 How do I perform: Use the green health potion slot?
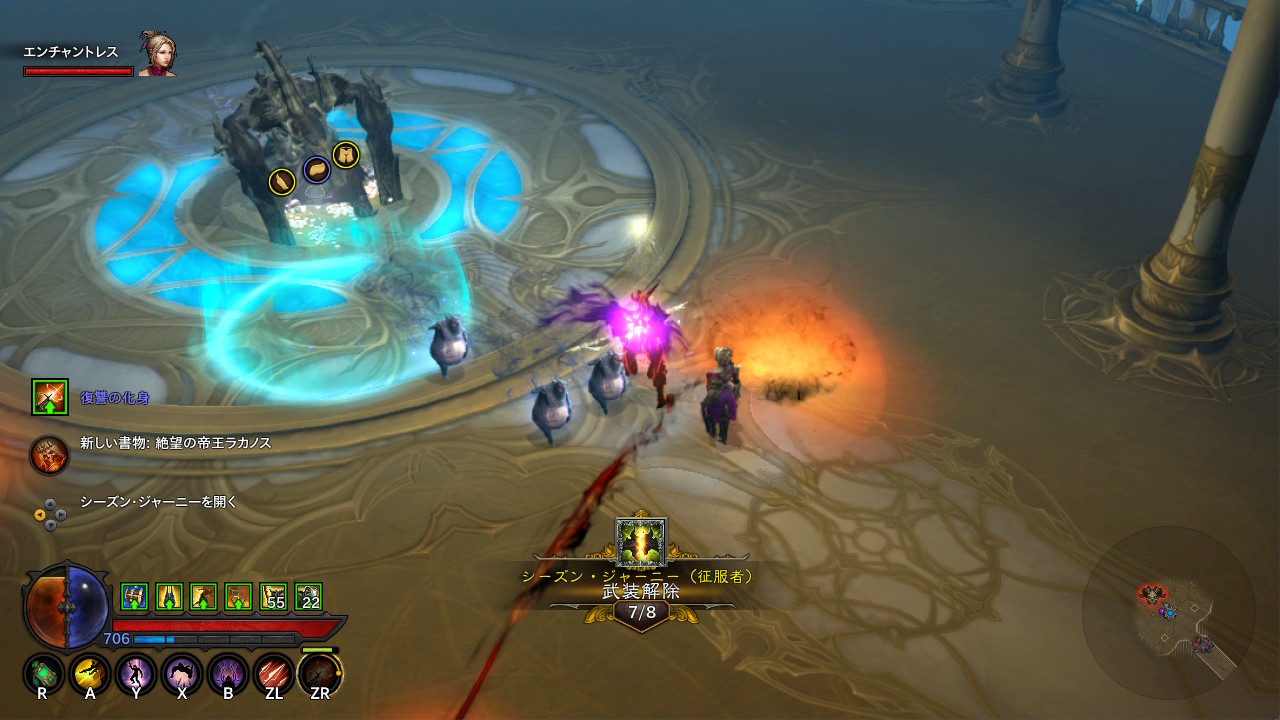pyautogui.click(x=43, y=675)
